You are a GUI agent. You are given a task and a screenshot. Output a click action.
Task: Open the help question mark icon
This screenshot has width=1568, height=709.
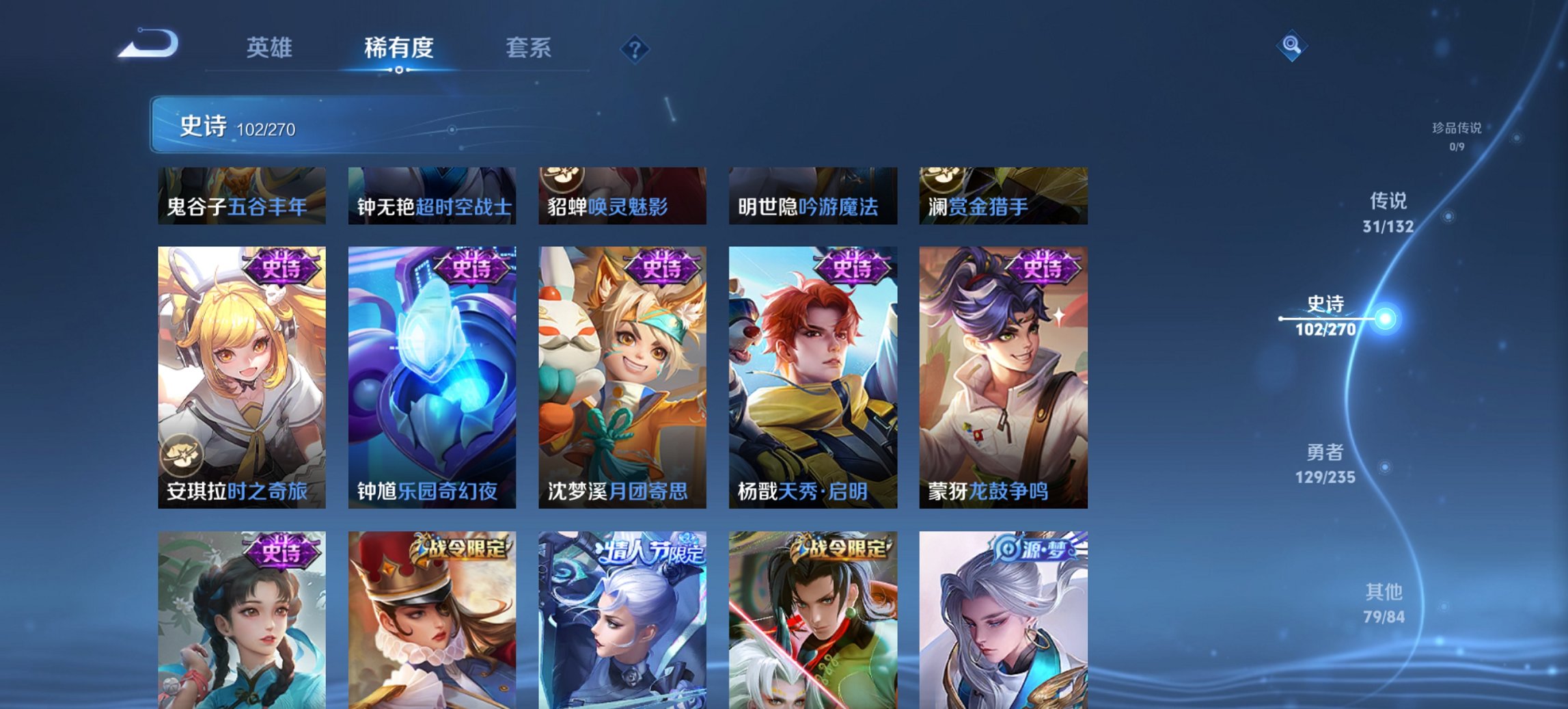click(x=635, y=48)
